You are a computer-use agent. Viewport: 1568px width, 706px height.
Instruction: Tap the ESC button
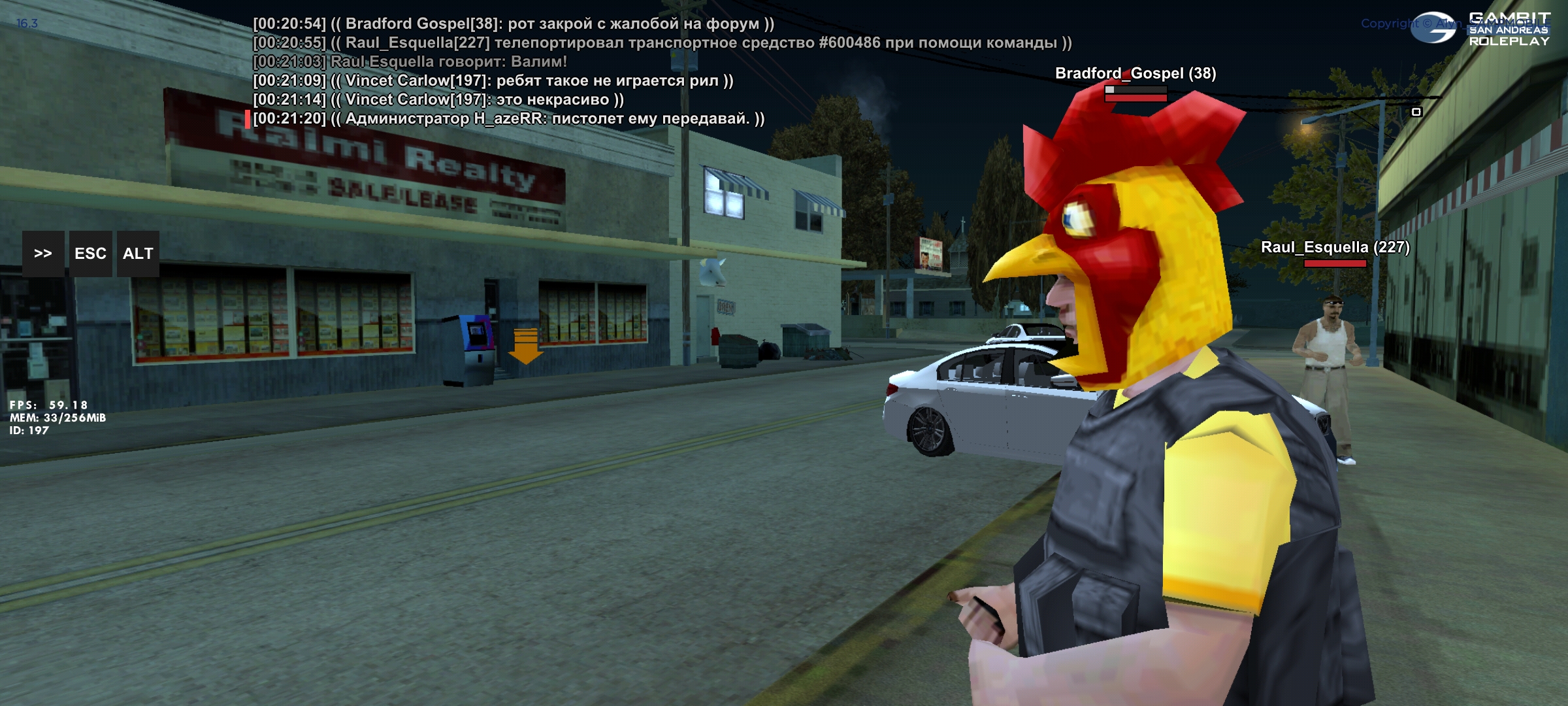tap(90, 254)
